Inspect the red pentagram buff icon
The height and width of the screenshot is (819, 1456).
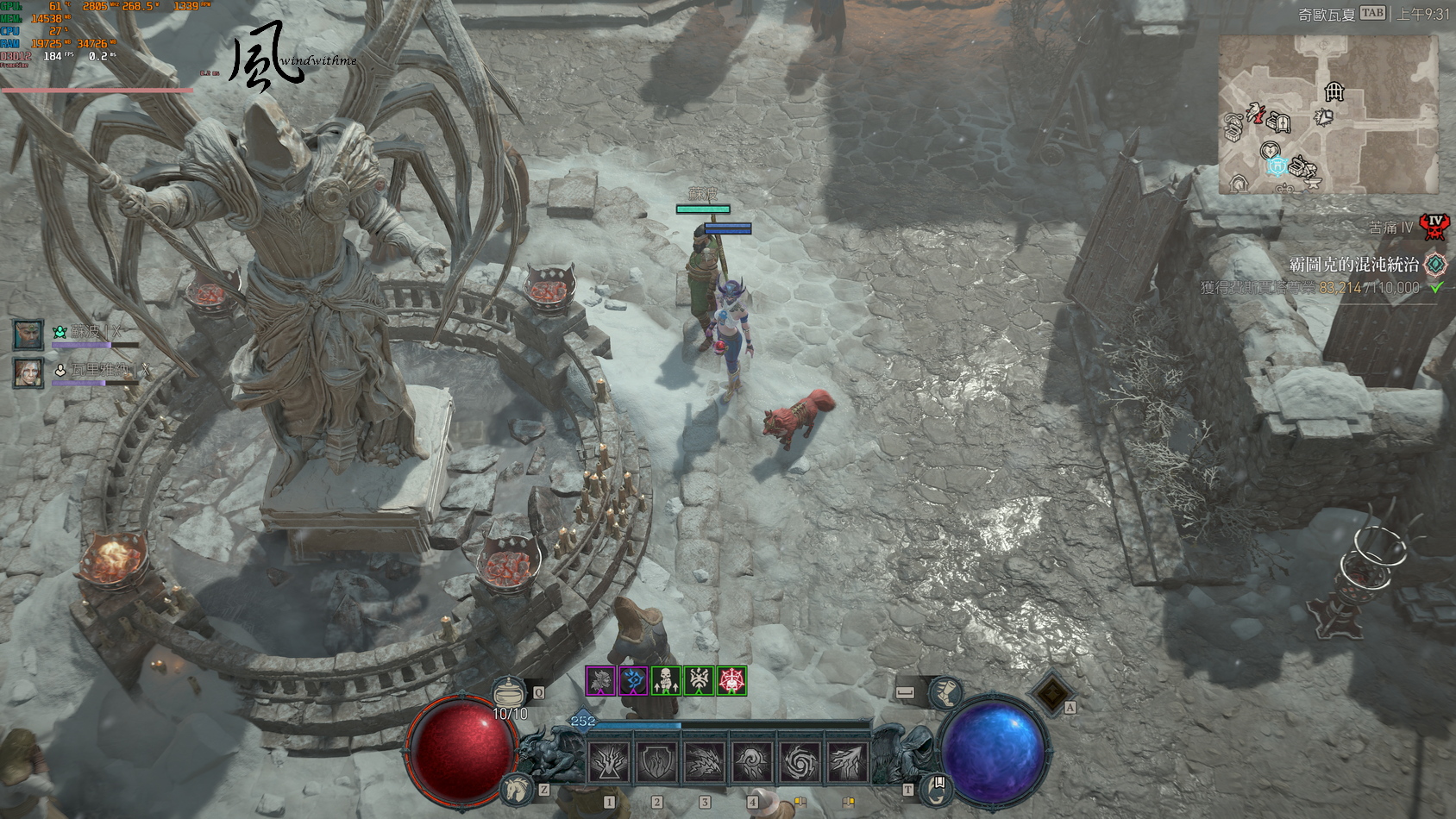coord(731,681)
